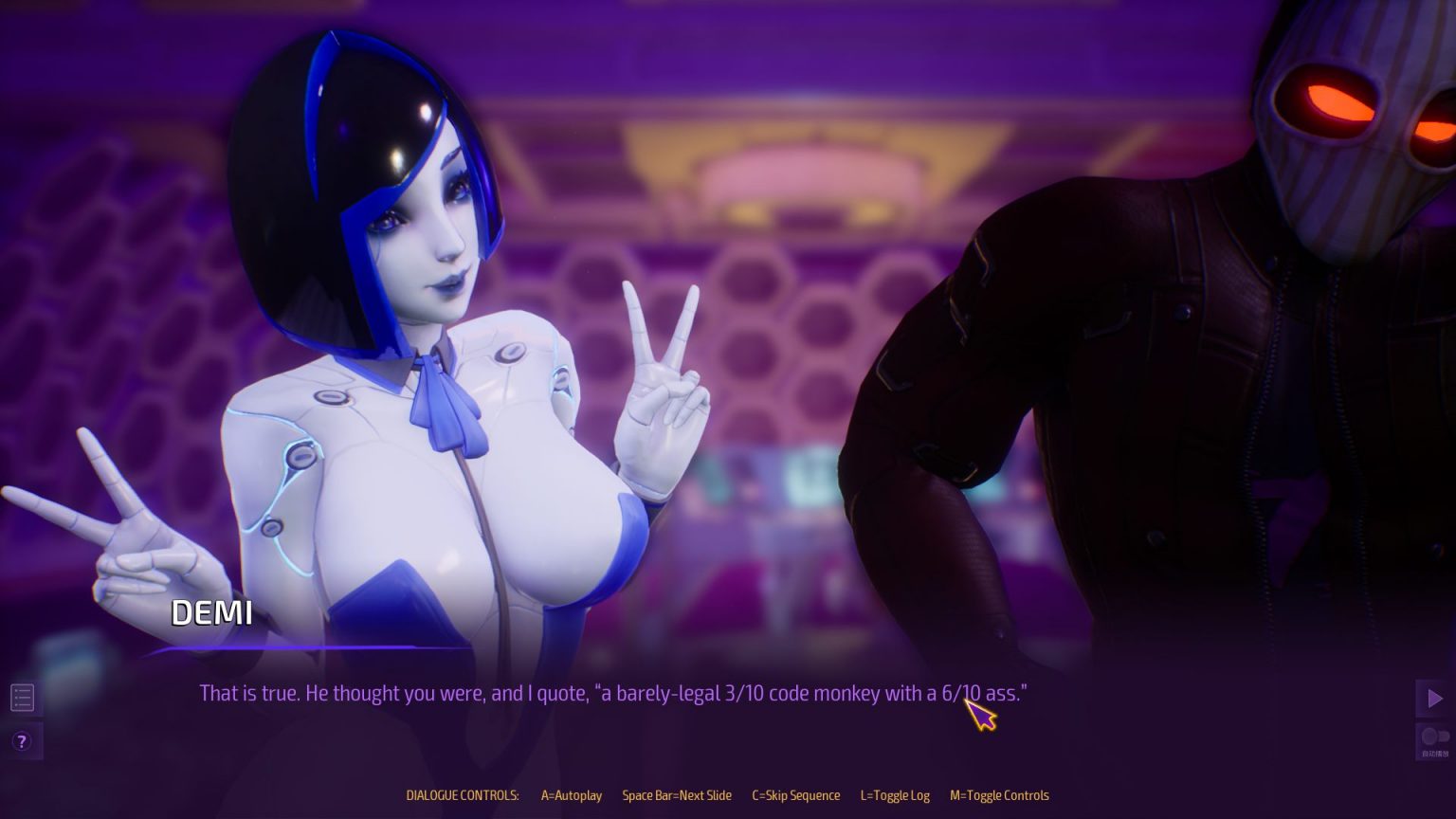The width and height of the screenshot is (1456, 819).
Task: Click the DEMI name plate
Action: (211, 613)
